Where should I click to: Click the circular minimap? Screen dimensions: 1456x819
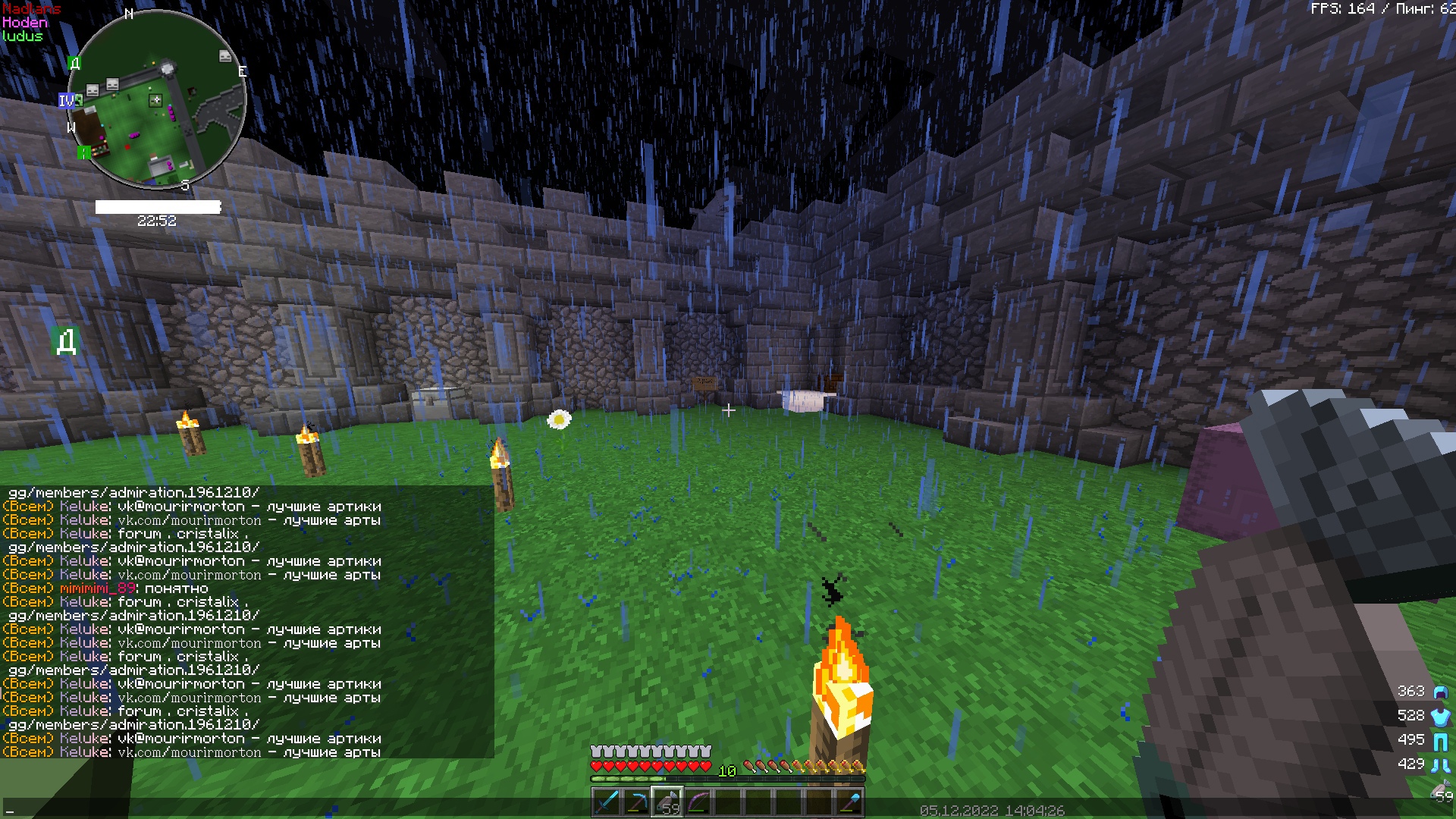[158, 100]
